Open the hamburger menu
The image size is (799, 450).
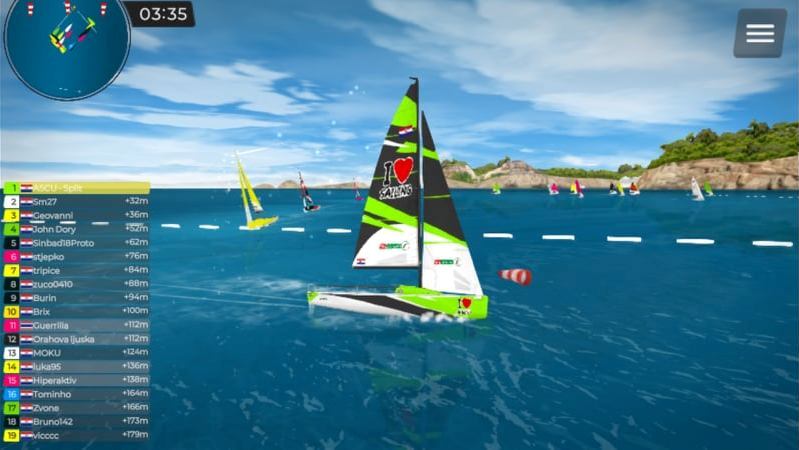tap(760, 33)
